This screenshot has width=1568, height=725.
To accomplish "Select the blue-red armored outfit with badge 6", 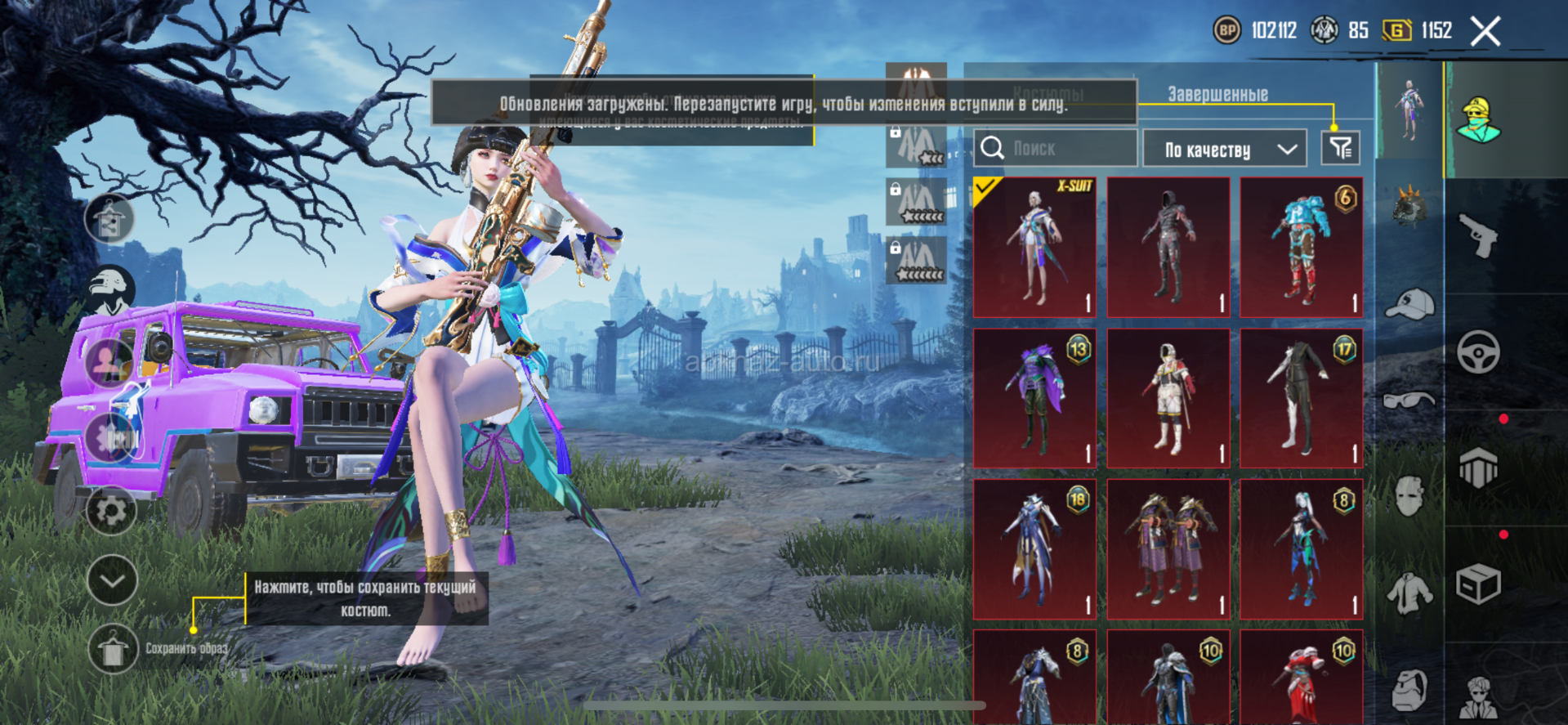I will (x=1301, y=248).
